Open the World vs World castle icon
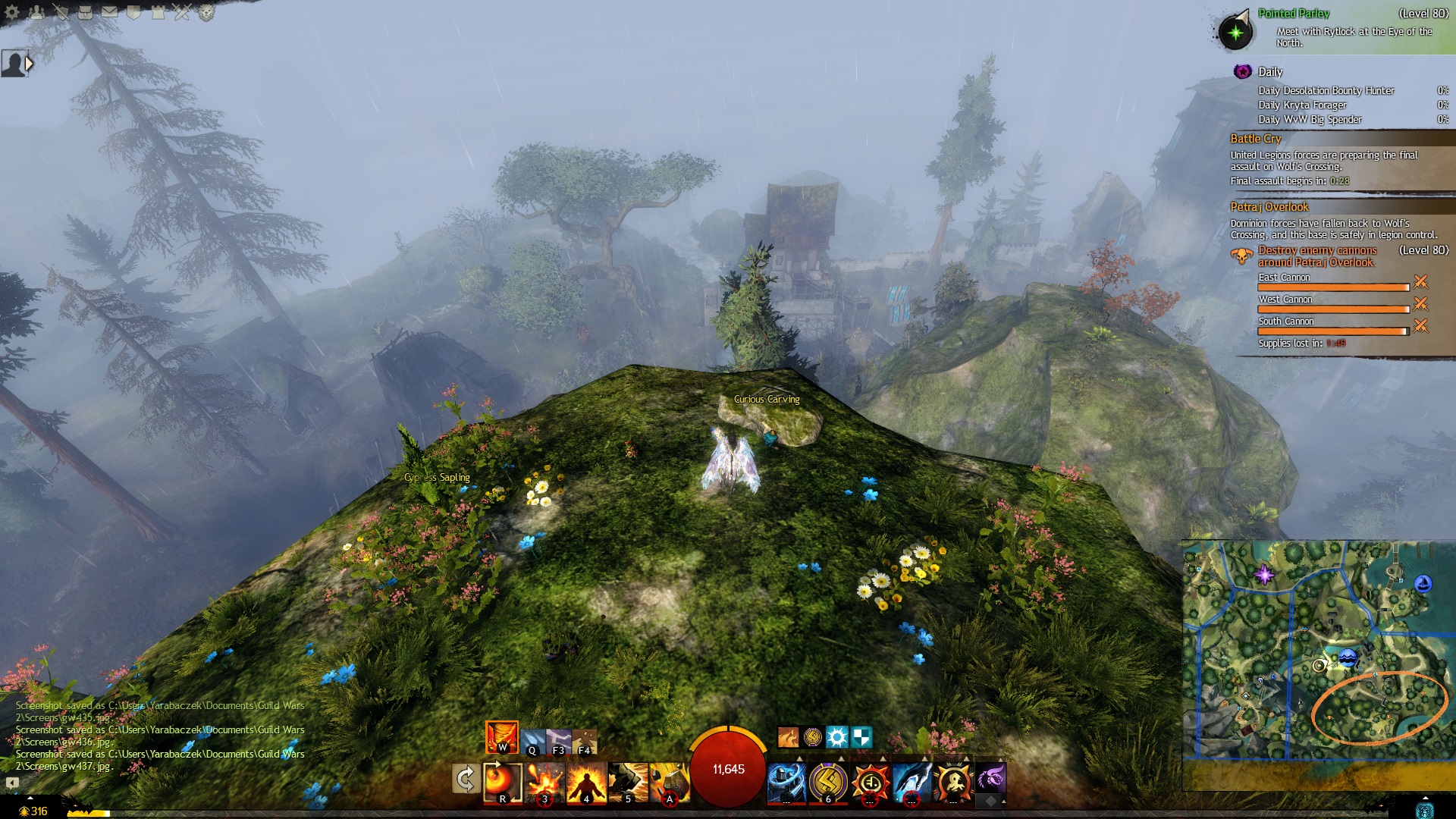Viewport: 1456px width, 819px height. (x=158, y=12)
